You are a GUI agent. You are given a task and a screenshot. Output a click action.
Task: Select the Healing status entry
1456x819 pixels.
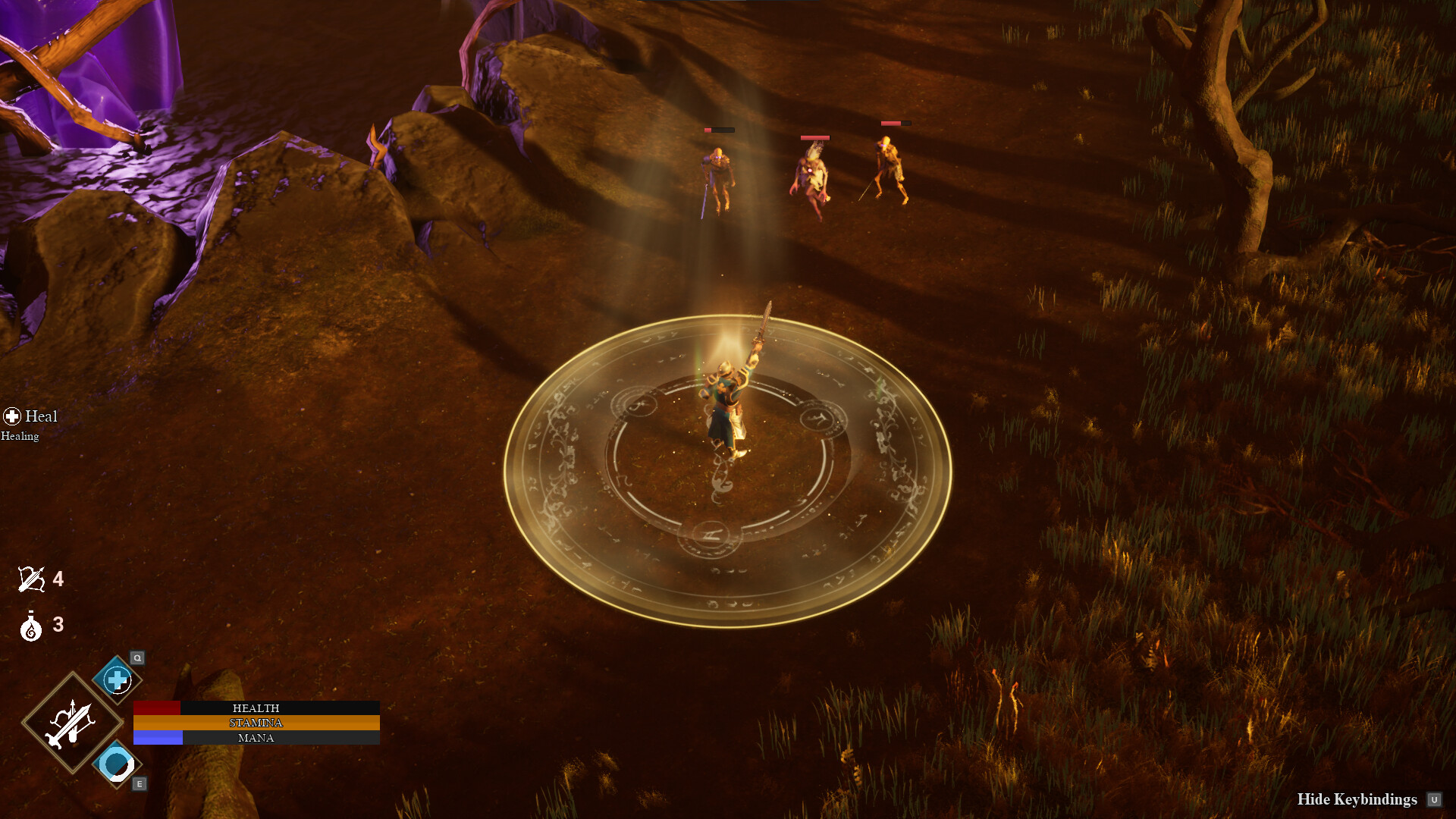click(x=20, y=436)
